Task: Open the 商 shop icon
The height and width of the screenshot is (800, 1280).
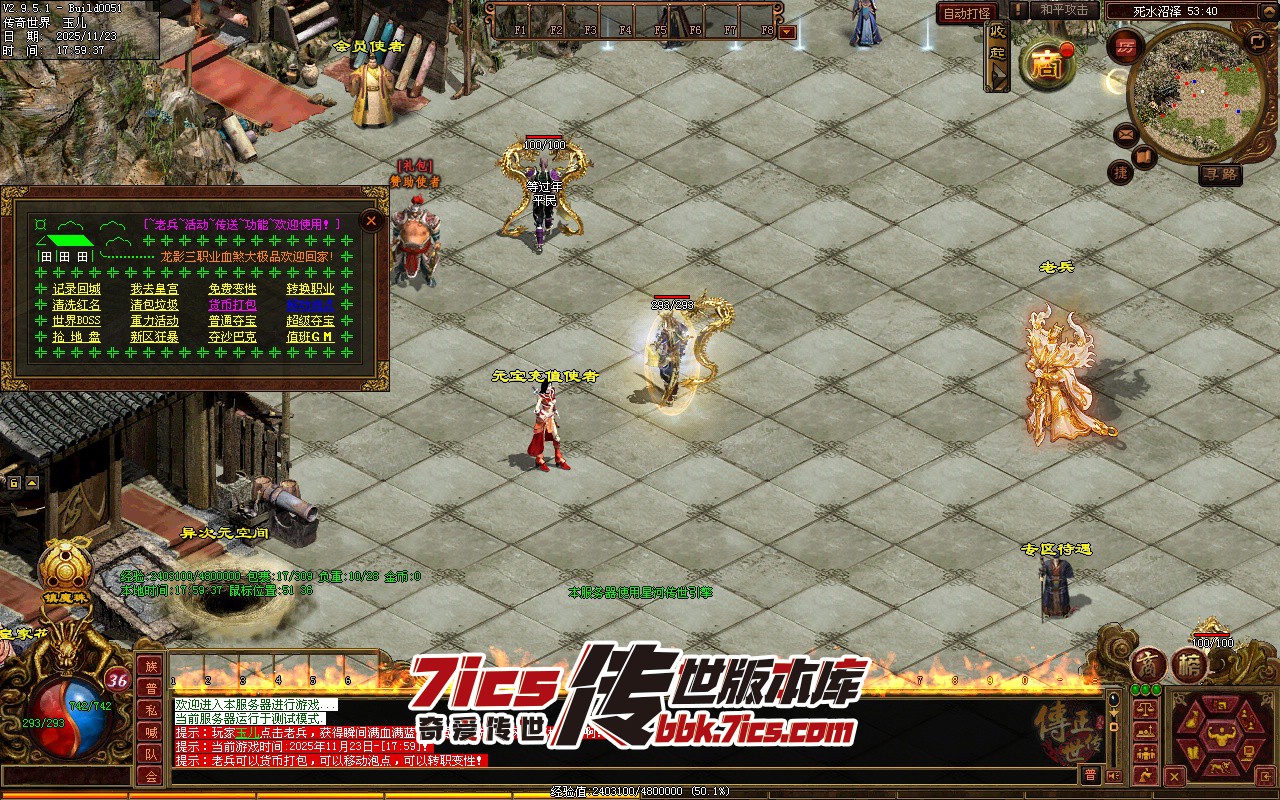Action: point(1046,65)
